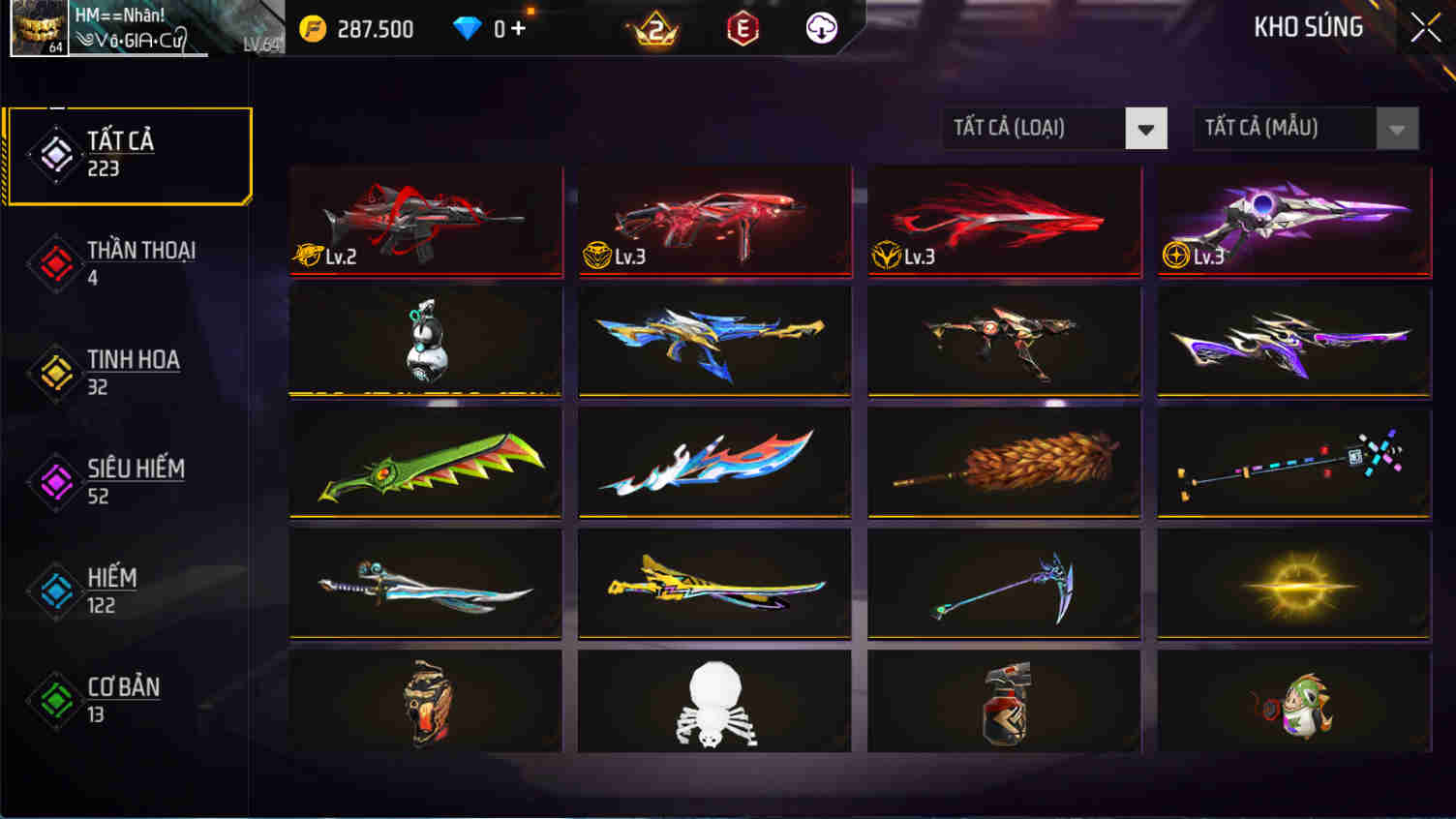The height and width of the screenshot is (819, 1456).
Task: Select the red Lv.2 rifle skin thumbnail
Action: [x=426, y=221]
